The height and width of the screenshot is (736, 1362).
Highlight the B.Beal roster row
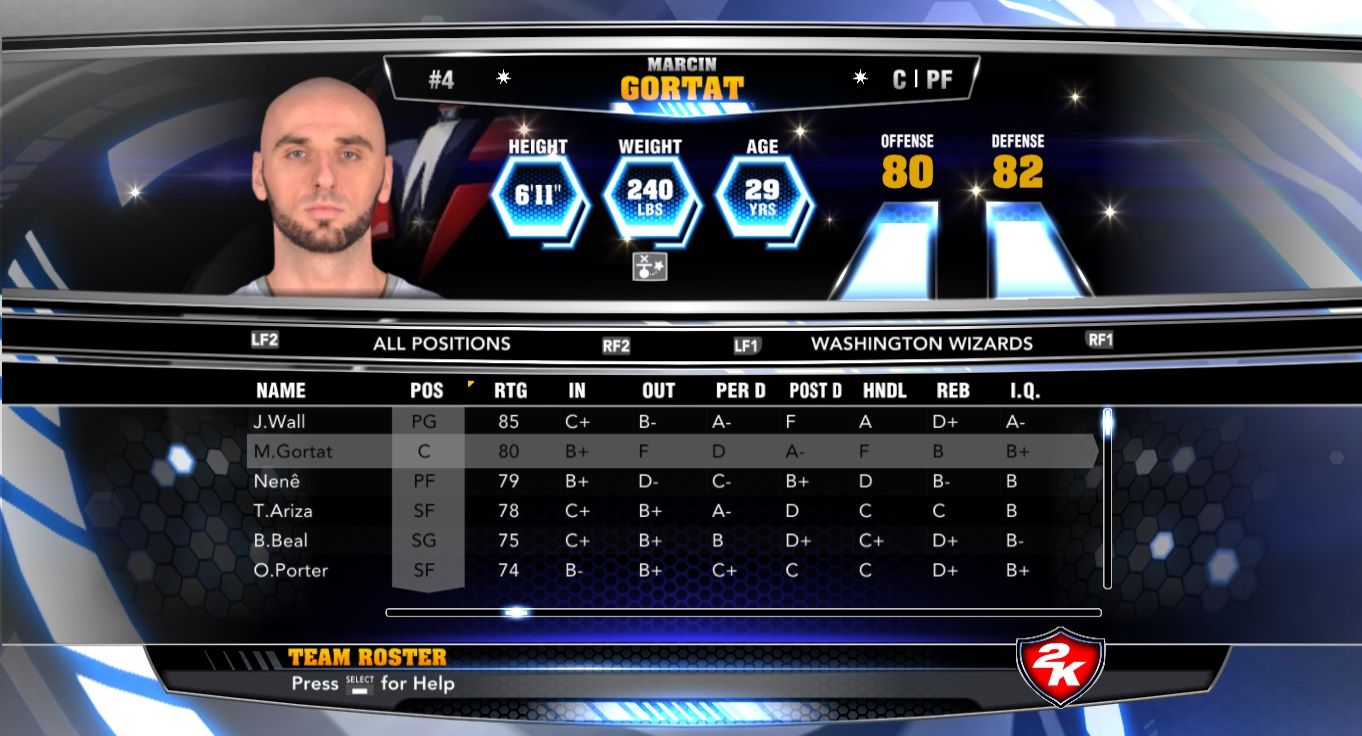coord(281,541)
